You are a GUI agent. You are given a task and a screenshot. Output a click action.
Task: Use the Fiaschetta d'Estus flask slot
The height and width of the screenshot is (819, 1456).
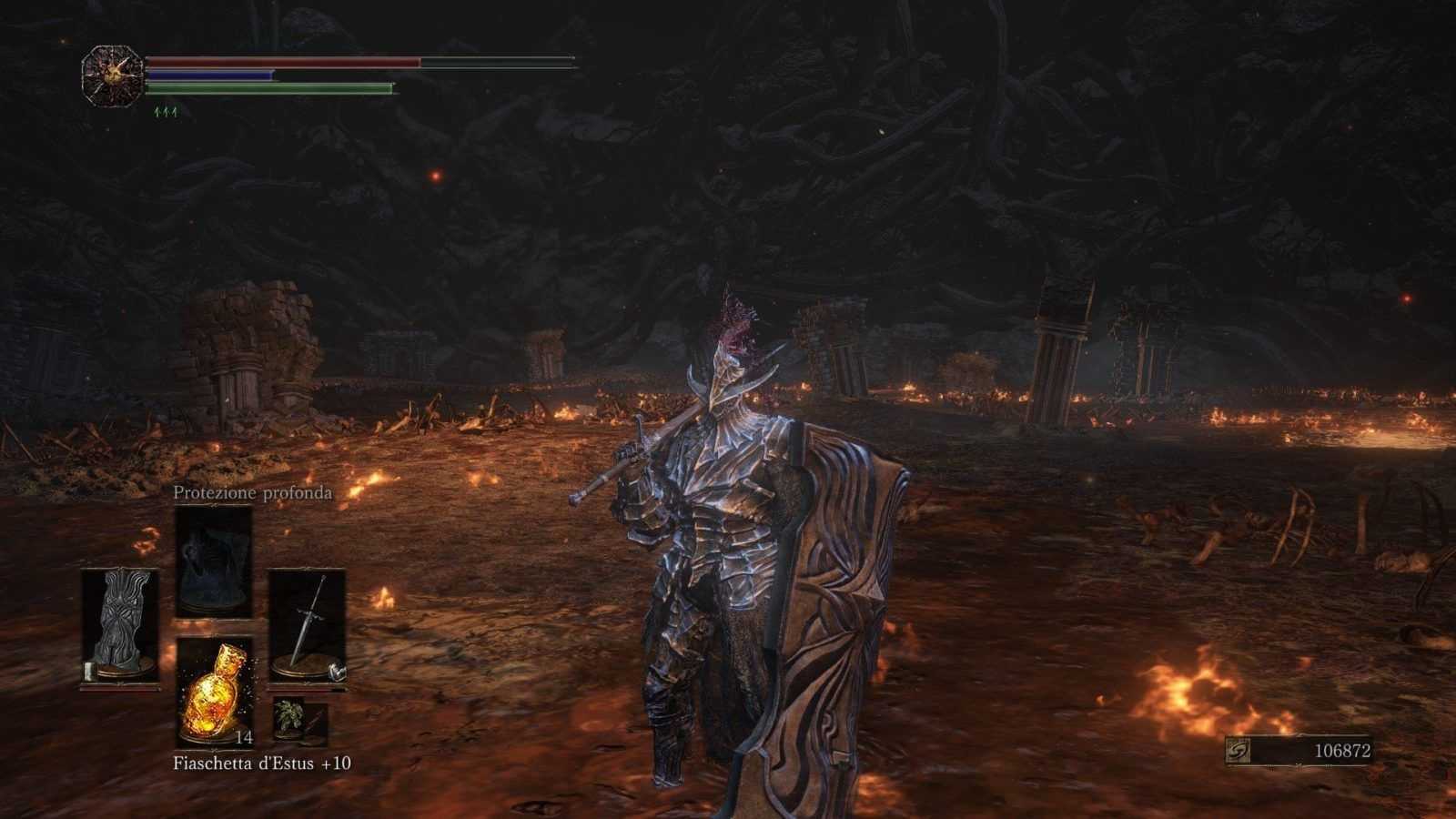pos(215,690)
